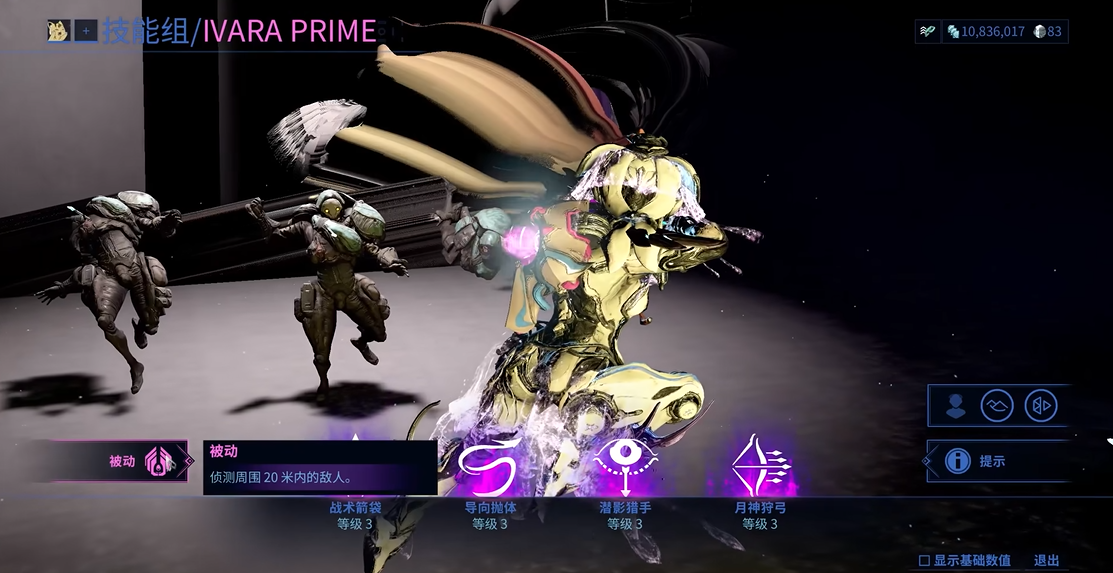This screenshot has height=573, width=1113.
Task: Click the mirrored triangles circle button
Action: [1040, 406]
